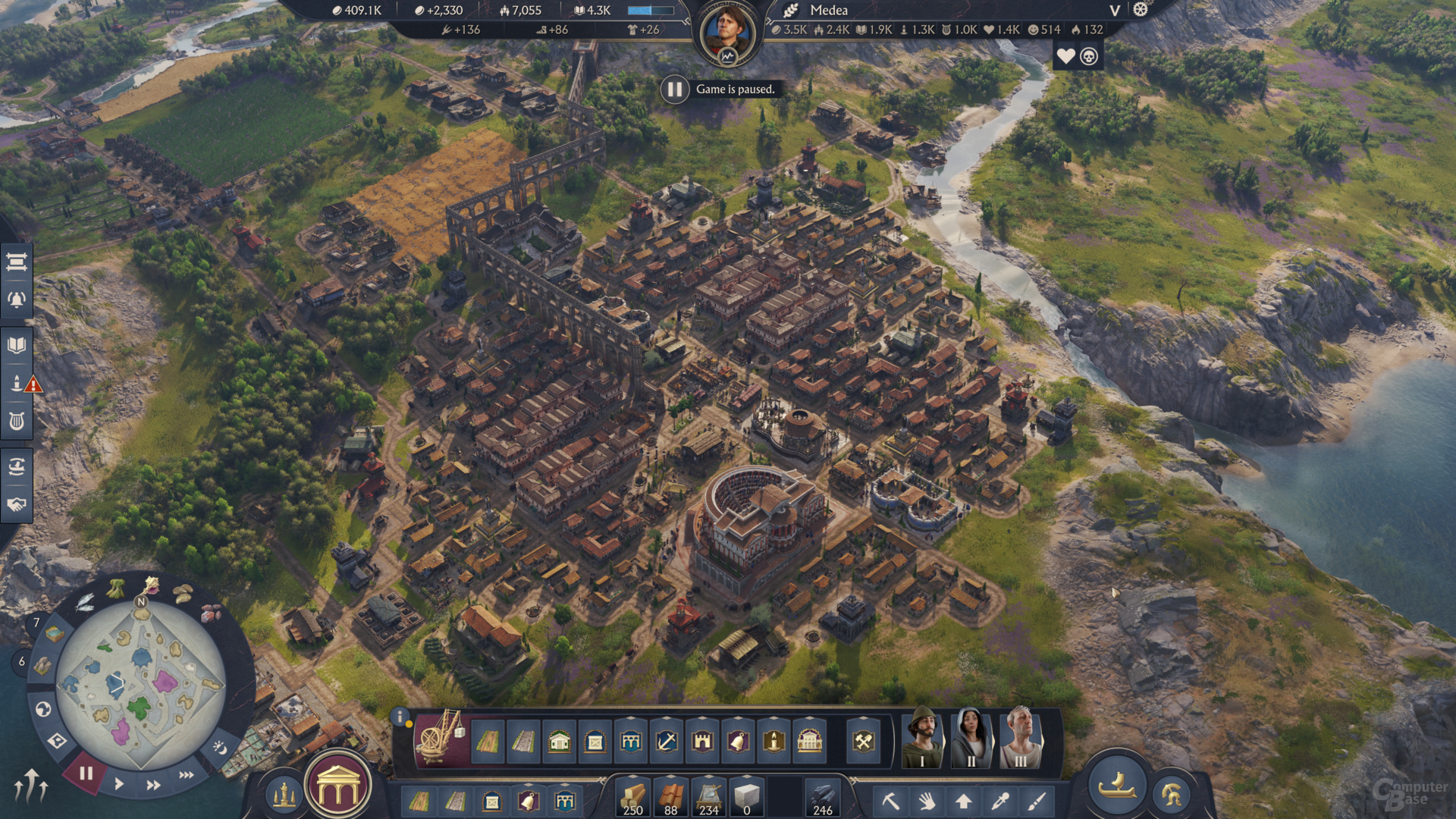
Task: Select the crossed hammers production category
Action: [x=864, y=741]
